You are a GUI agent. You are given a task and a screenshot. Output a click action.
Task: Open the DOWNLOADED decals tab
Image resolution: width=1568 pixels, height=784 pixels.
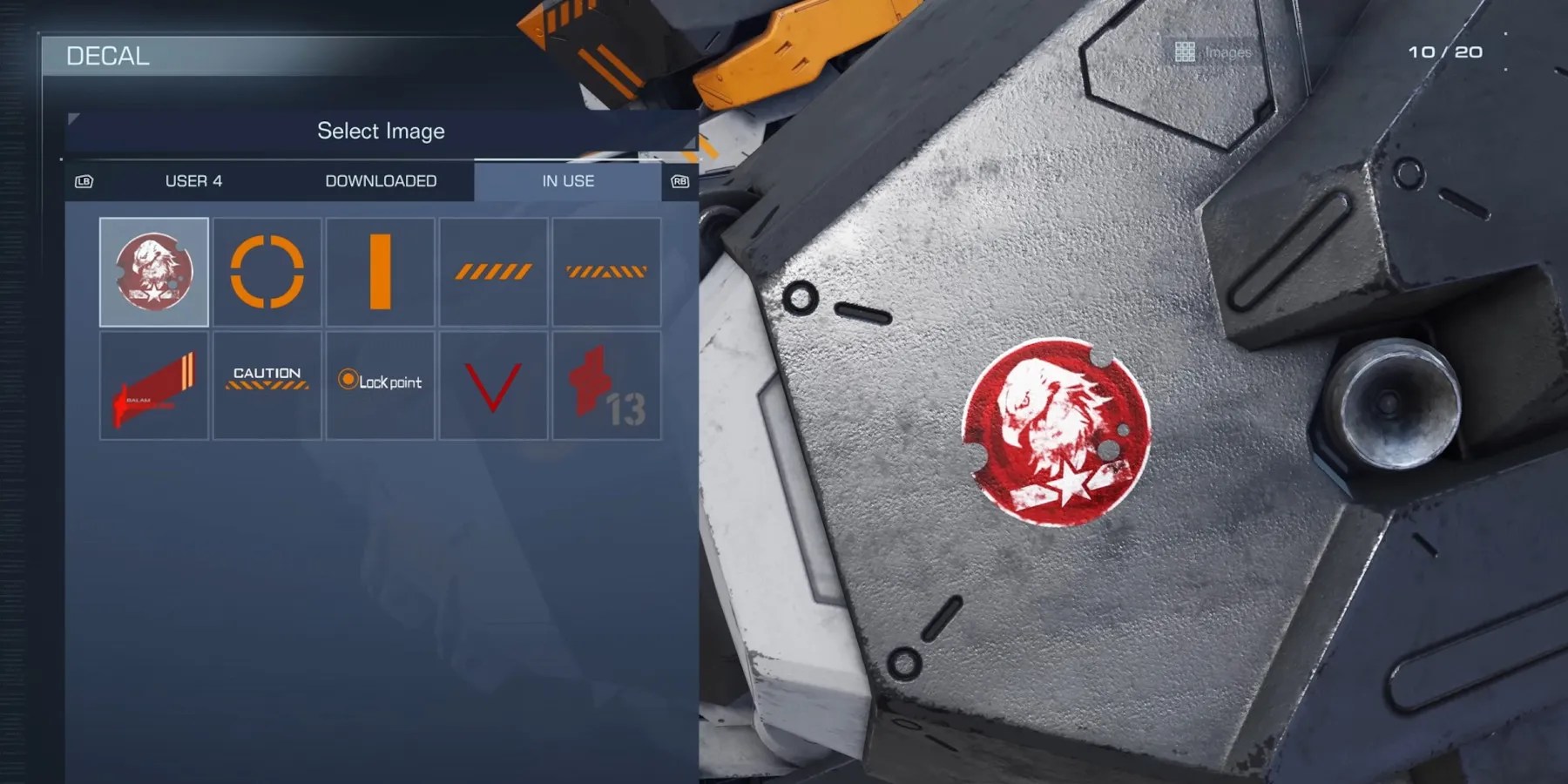pyautogui.click(x=381, y=181)
